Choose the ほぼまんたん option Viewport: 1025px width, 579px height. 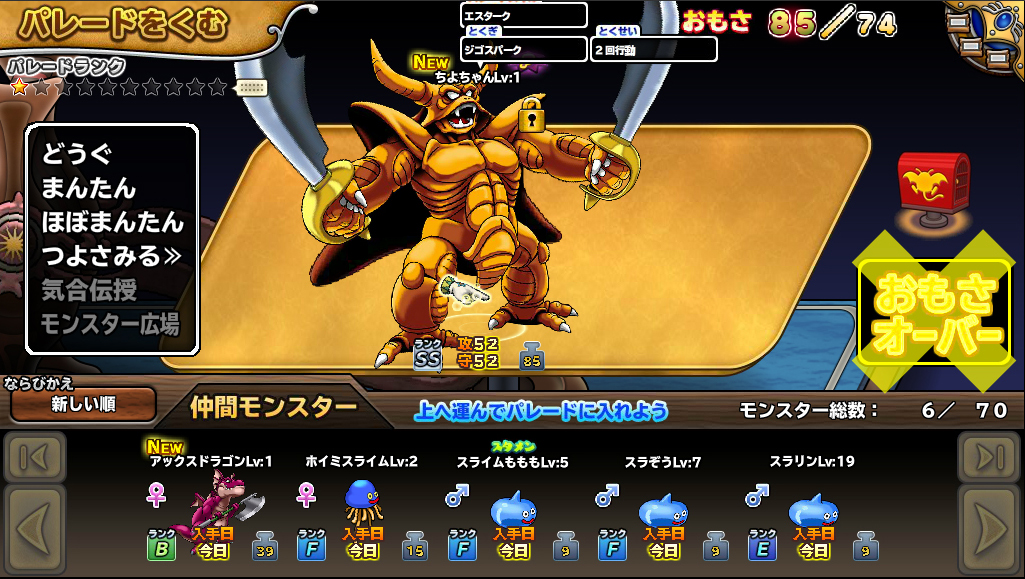tap(112, 222)
